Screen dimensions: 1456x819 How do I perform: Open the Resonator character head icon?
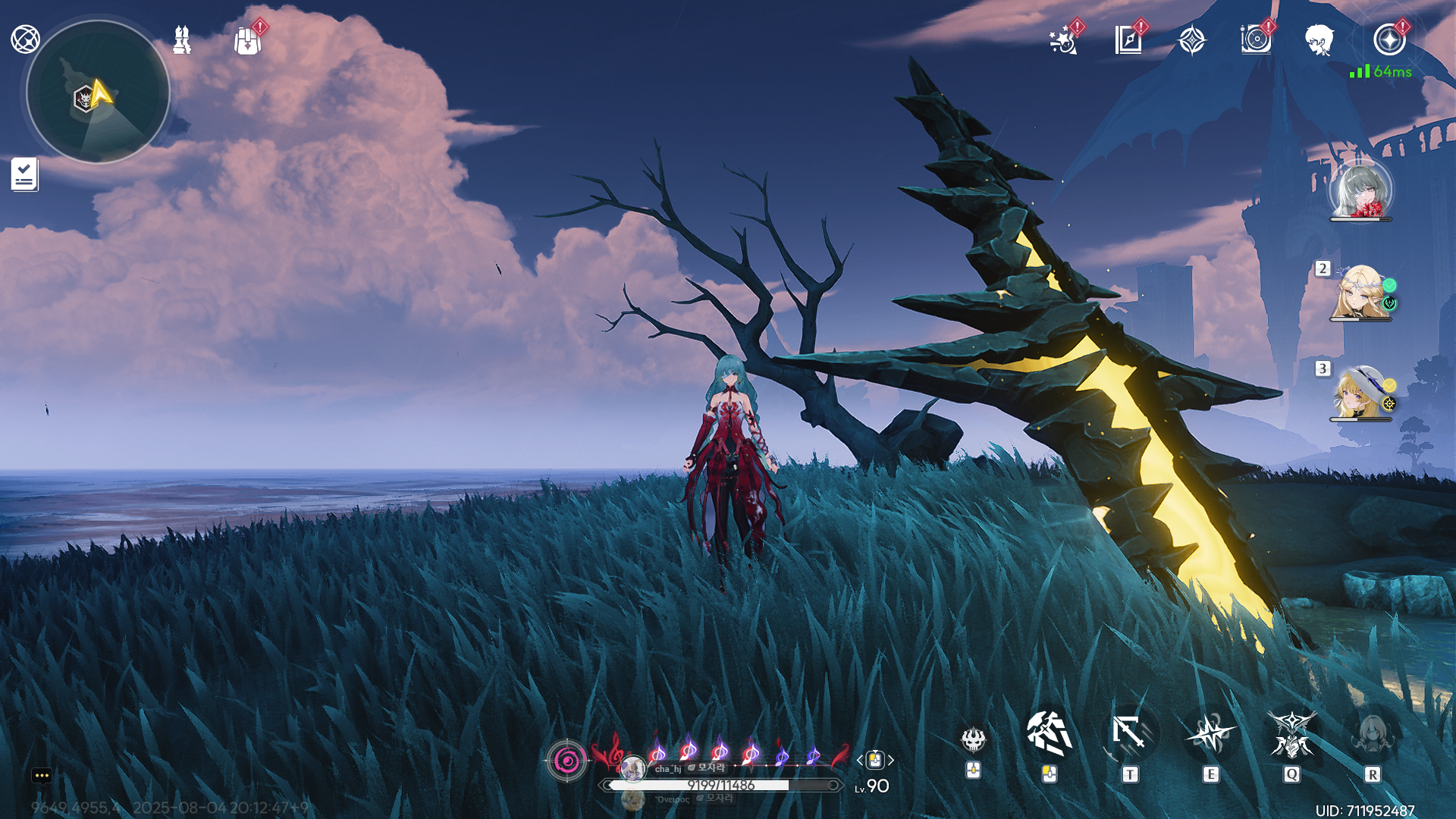pyautogui.click(x=1319, y=39)
